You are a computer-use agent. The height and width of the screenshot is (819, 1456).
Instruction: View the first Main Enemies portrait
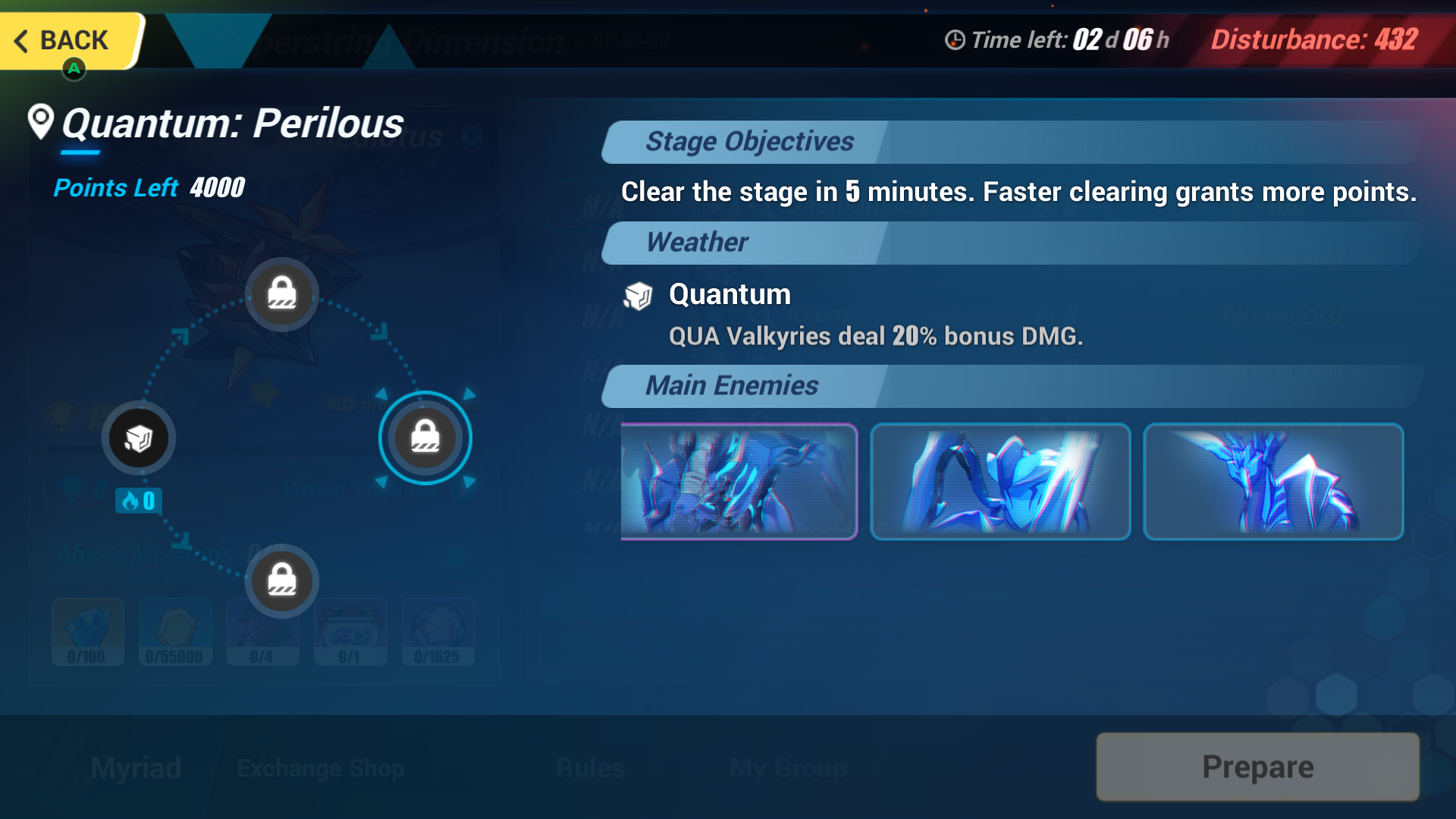point(739,482)
